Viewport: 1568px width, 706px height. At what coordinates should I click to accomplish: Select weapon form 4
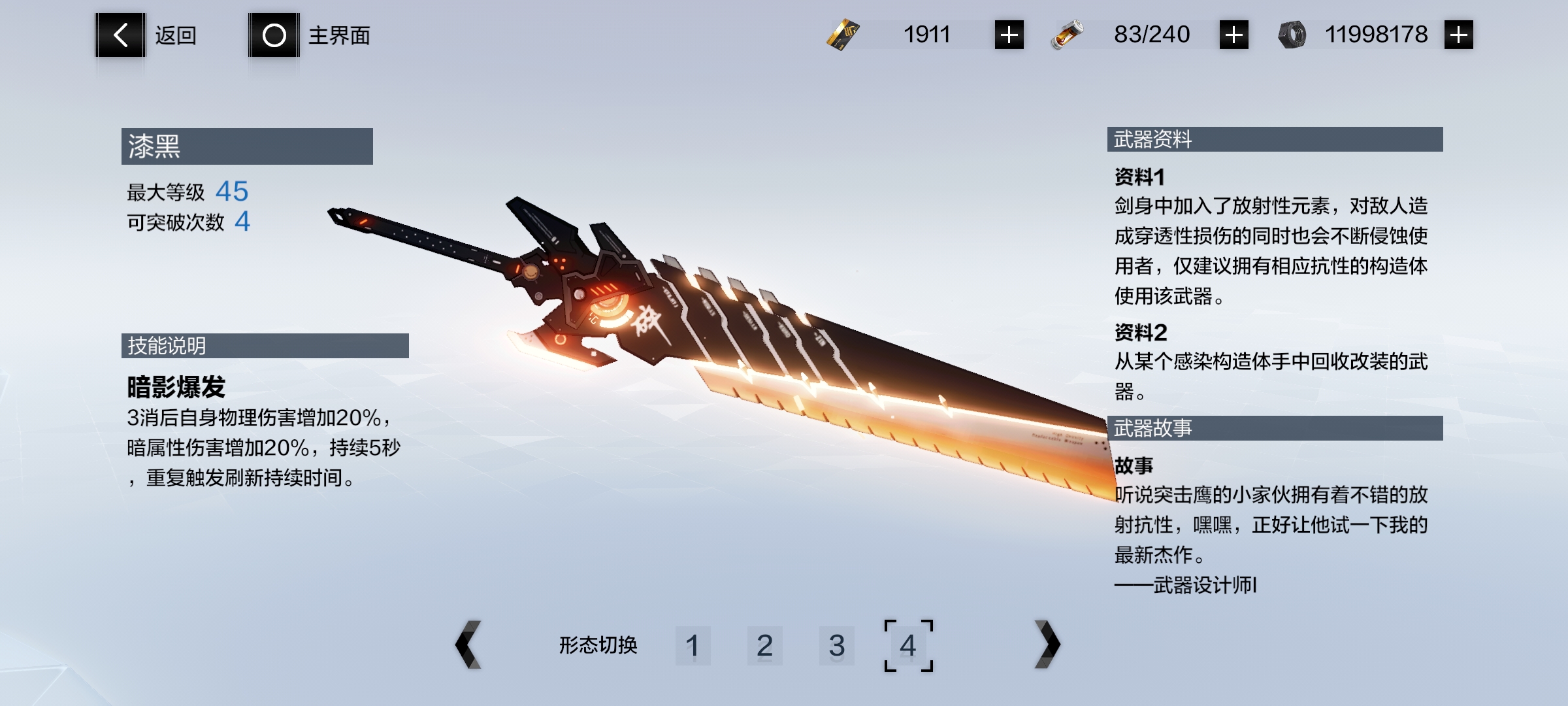pos(908,646)
